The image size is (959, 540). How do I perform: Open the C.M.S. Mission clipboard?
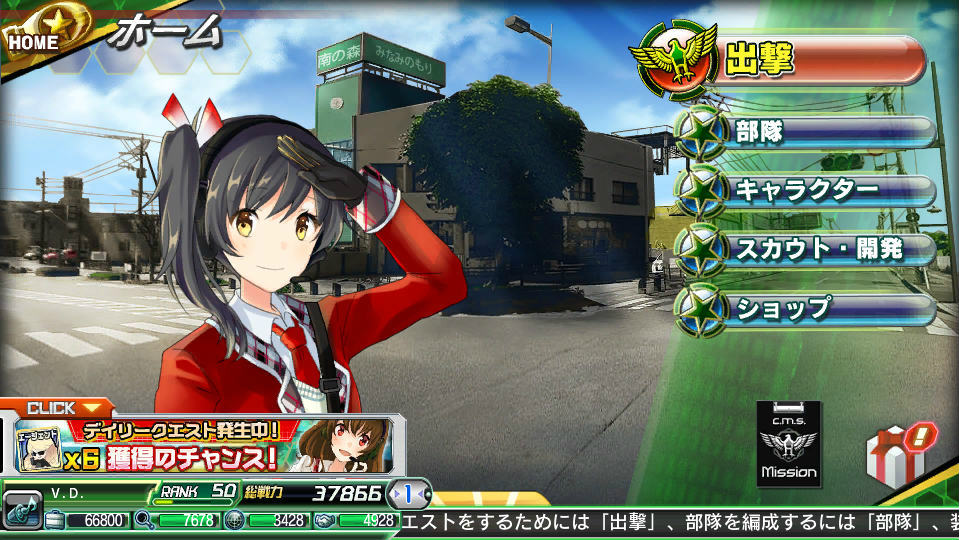789,444
